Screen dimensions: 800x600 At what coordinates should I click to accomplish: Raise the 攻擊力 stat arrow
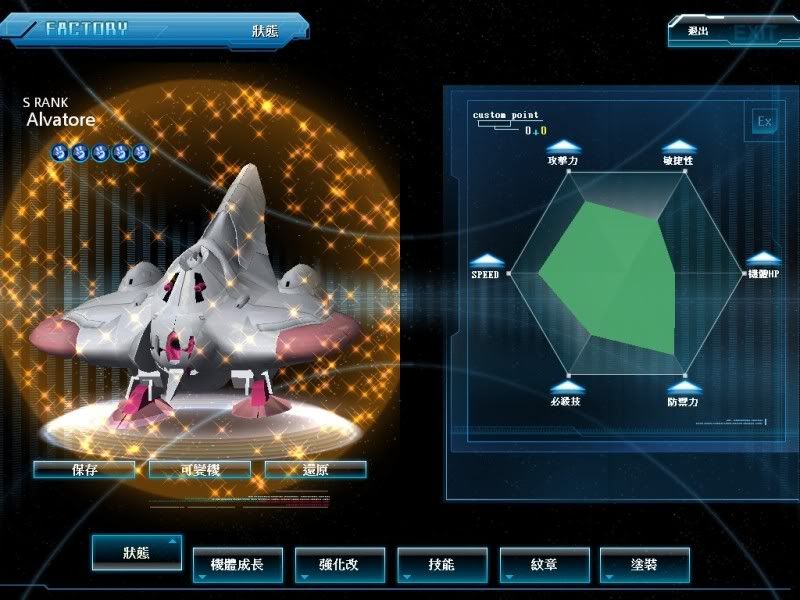(x=564, y=146)
